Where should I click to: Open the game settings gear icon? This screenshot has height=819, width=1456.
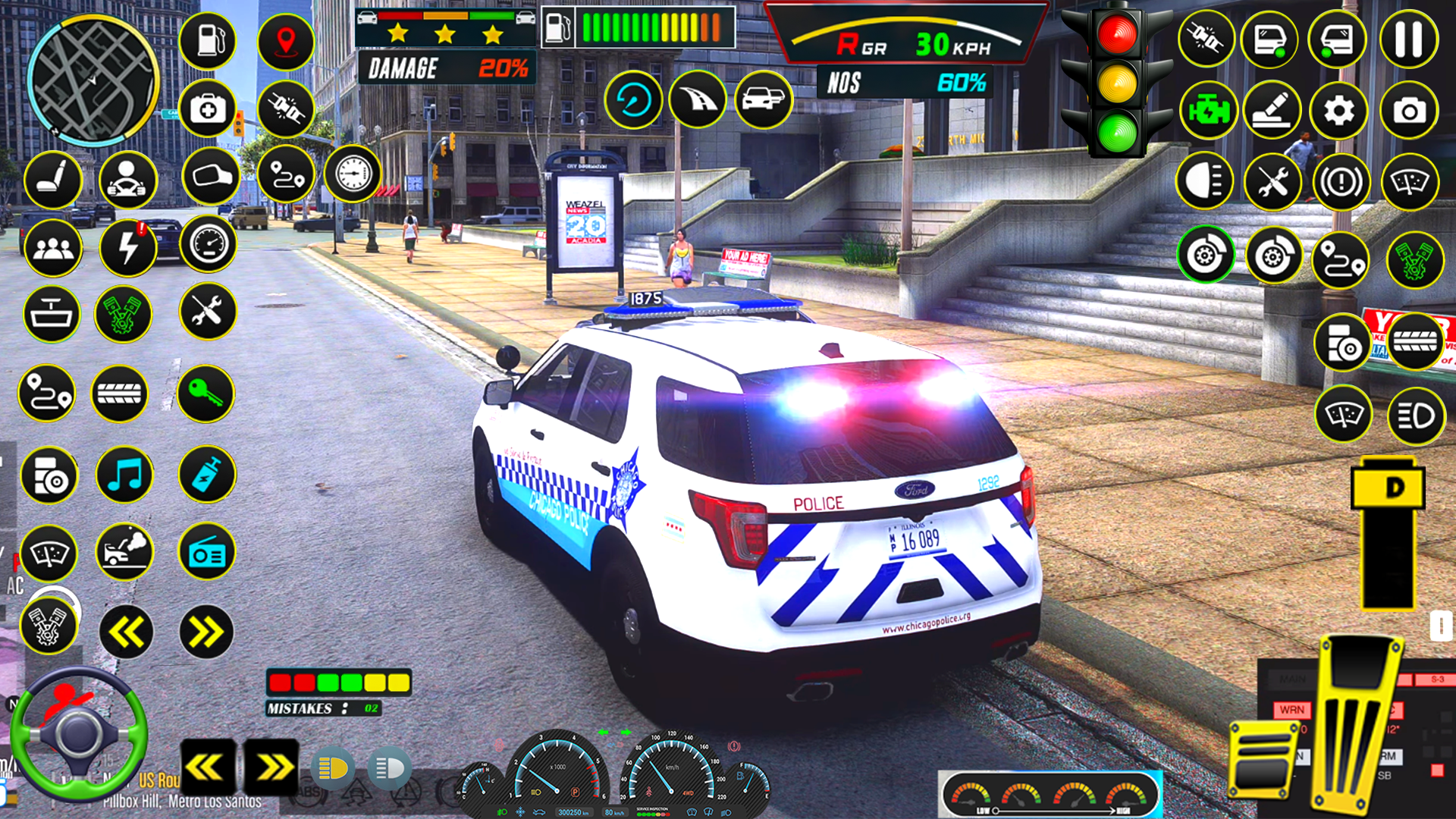(x=1339, y=110)
